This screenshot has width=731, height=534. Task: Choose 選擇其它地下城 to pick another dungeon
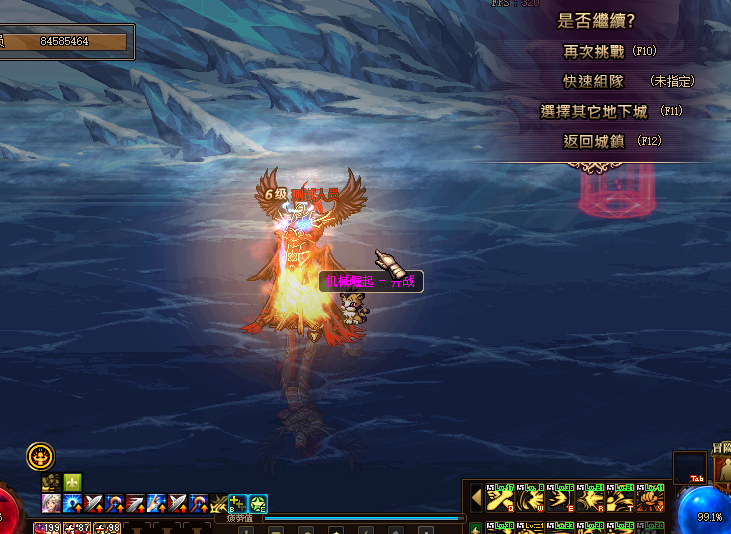(x=594, y=111)
